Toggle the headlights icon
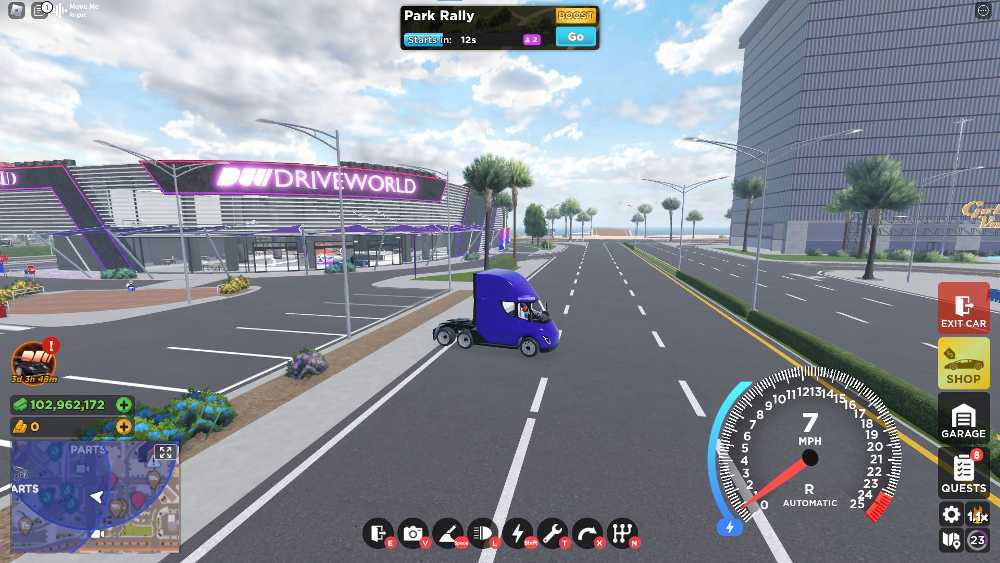Viewport: 1000px width, 563px height. (x=482, y=533)
